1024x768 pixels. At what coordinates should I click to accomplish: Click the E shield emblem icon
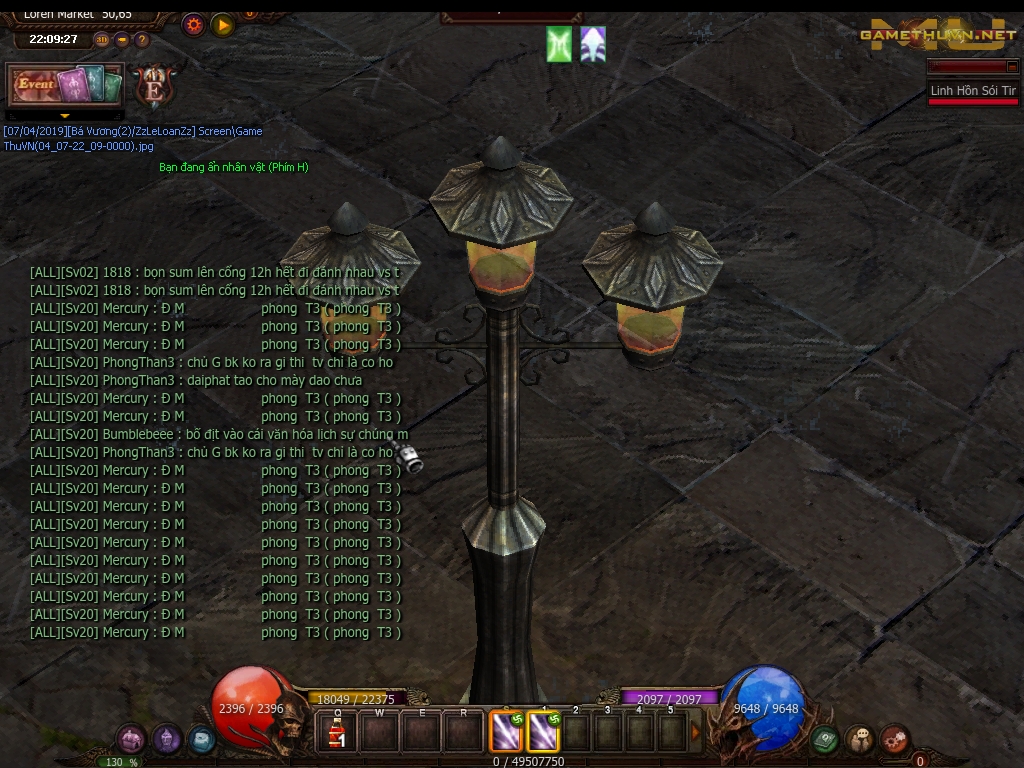(x=154, y=86)
